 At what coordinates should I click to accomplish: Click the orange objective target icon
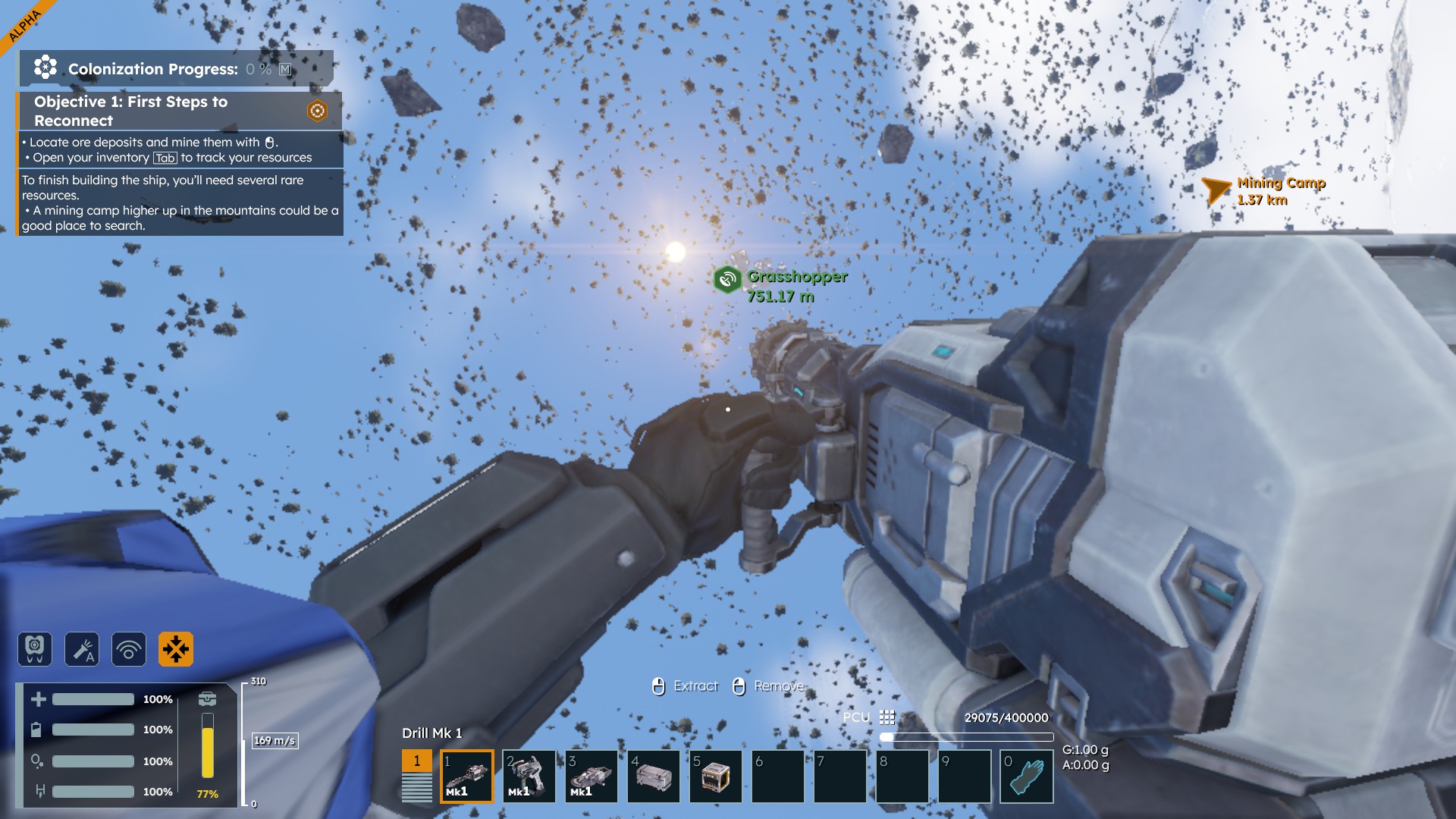tap(317, 111)
